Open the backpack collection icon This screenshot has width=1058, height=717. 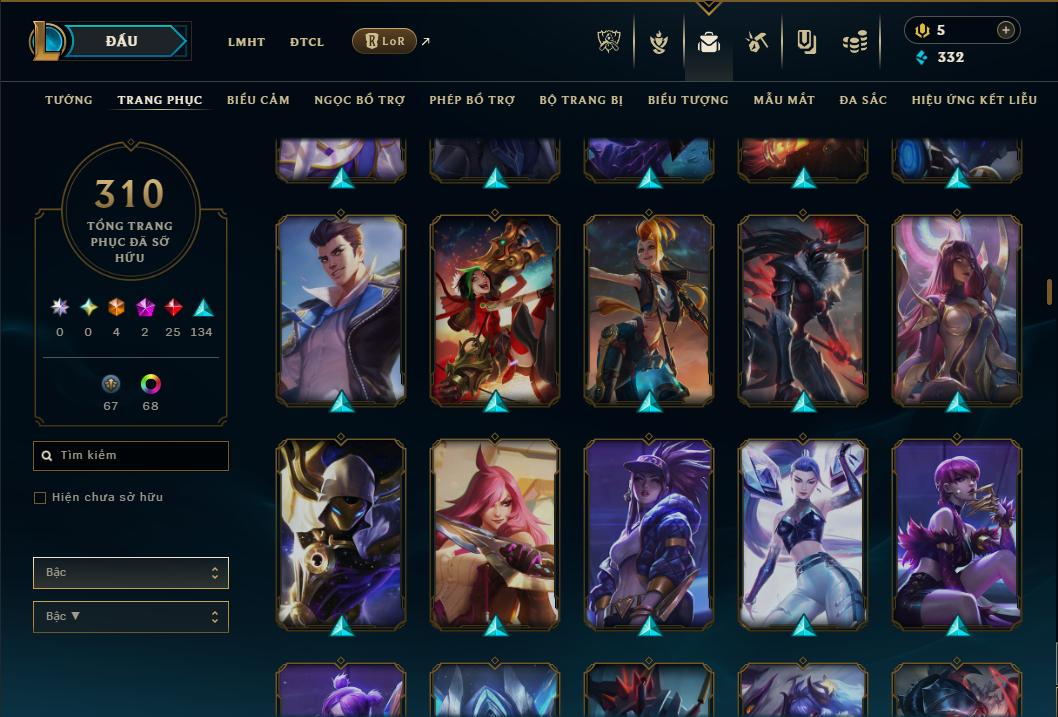click(709, 42)
